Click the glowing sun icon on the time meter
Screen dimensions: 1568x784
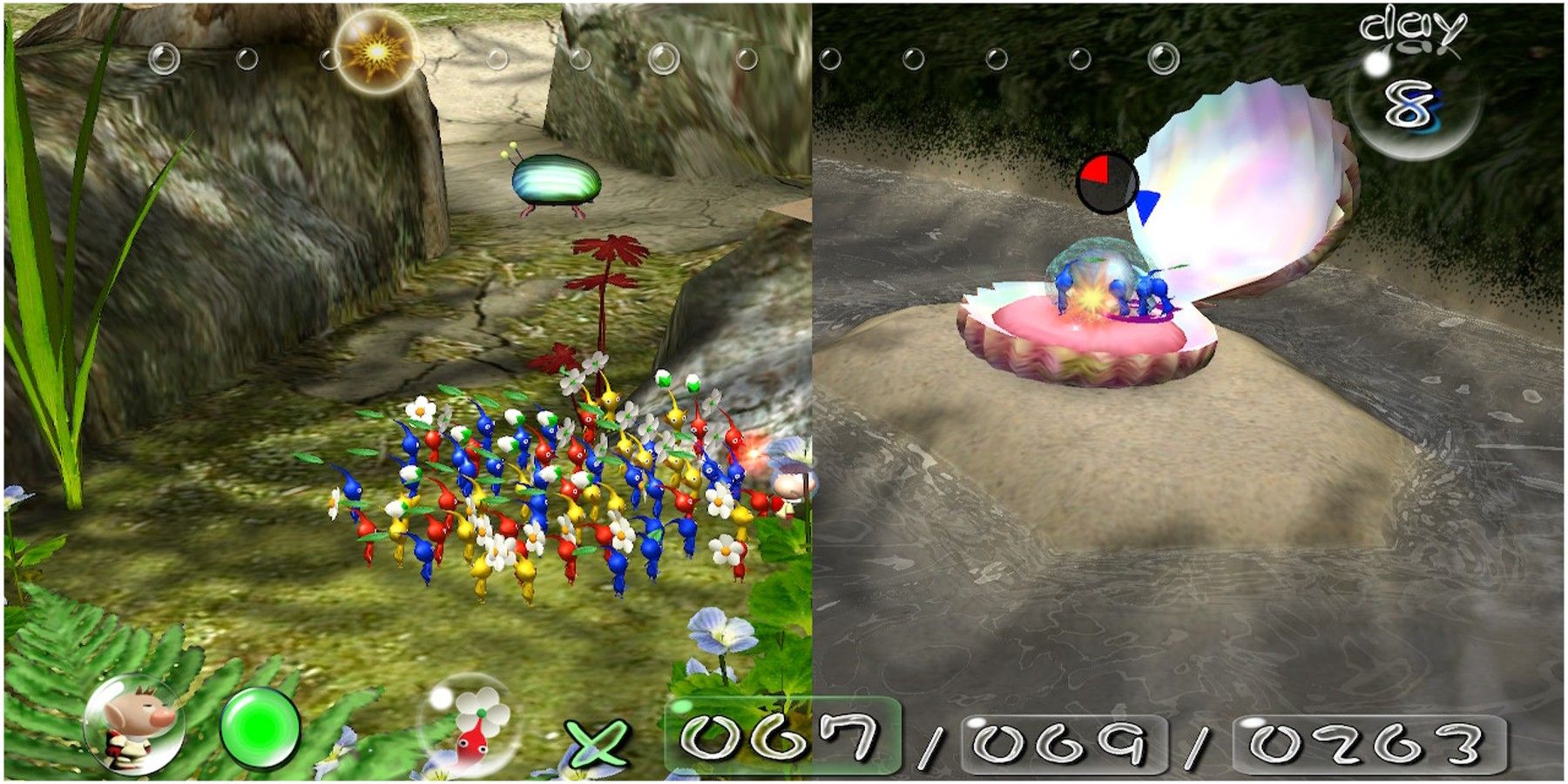[x=375, y=54]
